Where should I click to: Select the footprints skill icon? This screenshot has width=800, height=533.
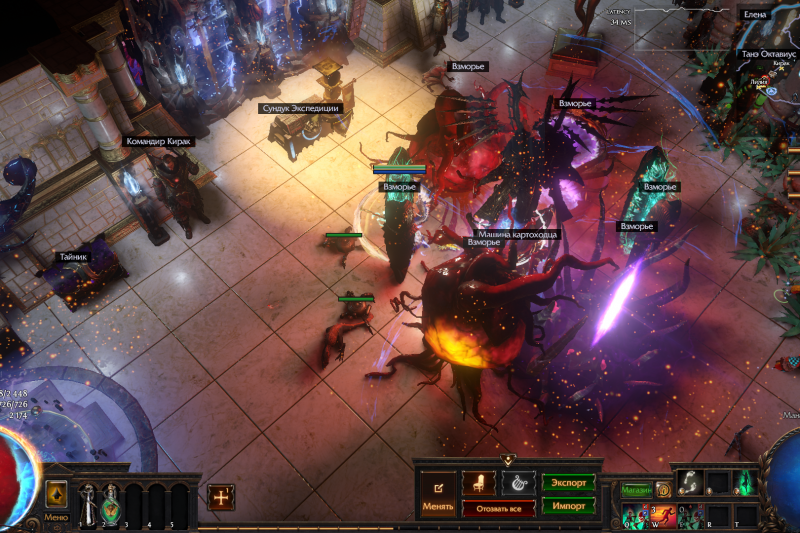(x=688, y=482)
